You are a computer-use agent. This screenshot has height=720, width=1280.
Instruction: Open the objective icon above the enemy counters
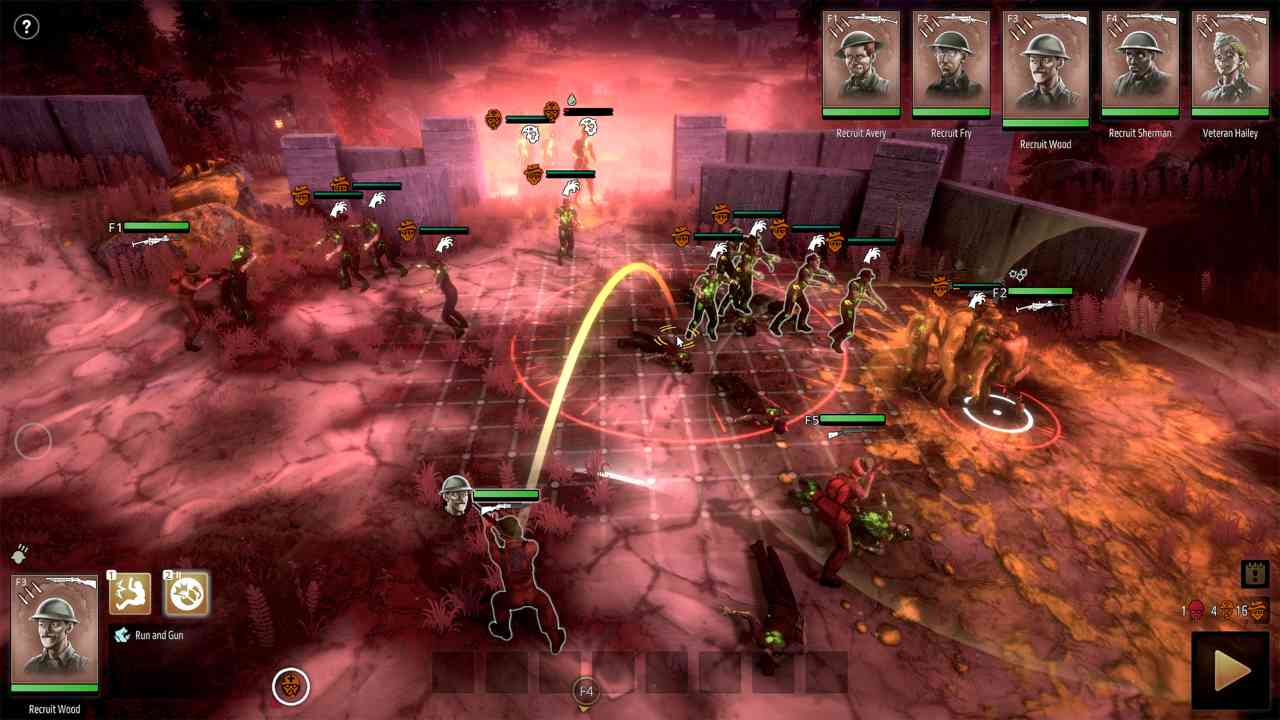(1254, 573)
